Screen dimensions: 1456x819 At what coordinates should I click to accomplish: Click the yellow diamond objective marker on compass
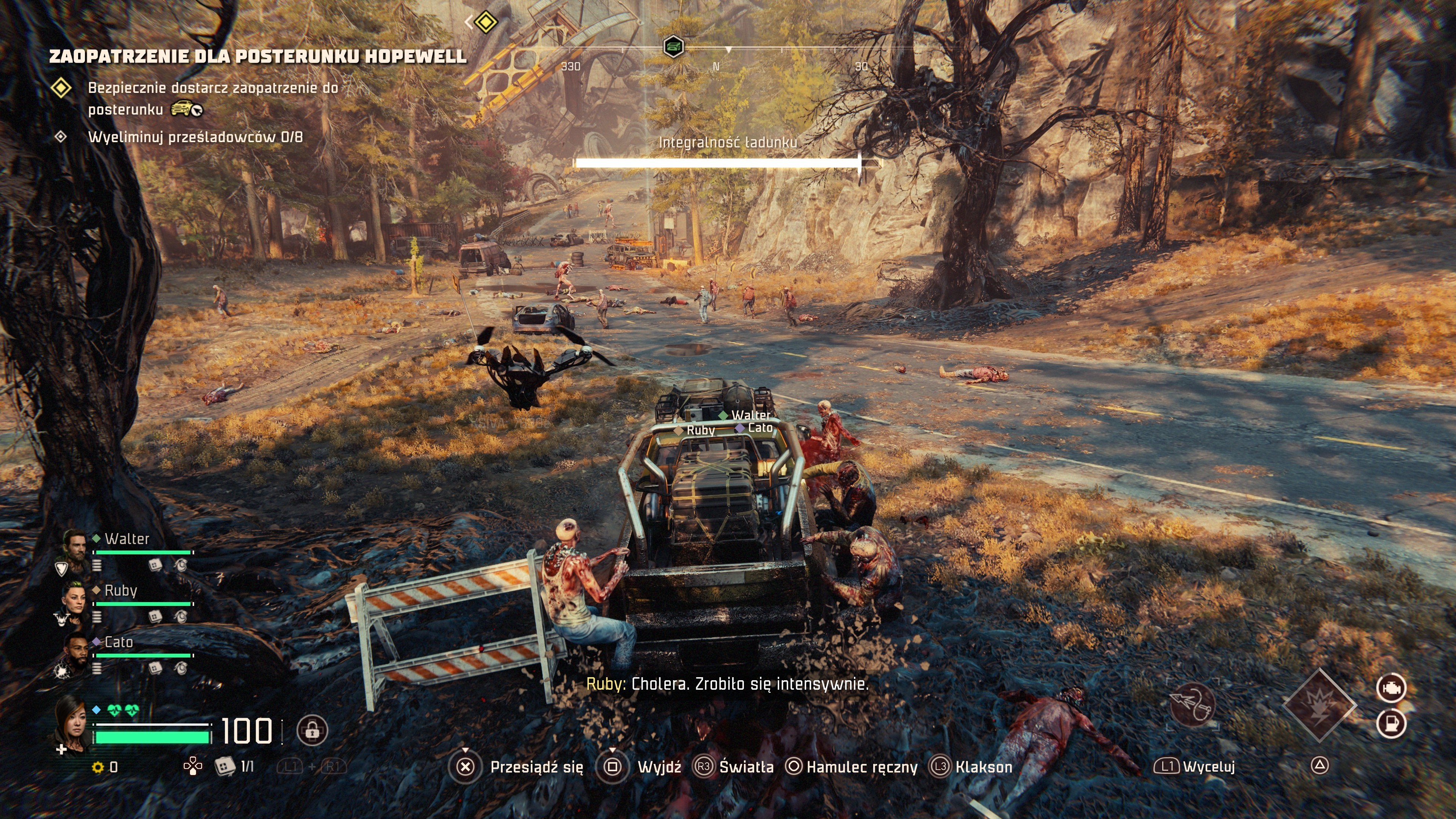click(x=485, y=23)
